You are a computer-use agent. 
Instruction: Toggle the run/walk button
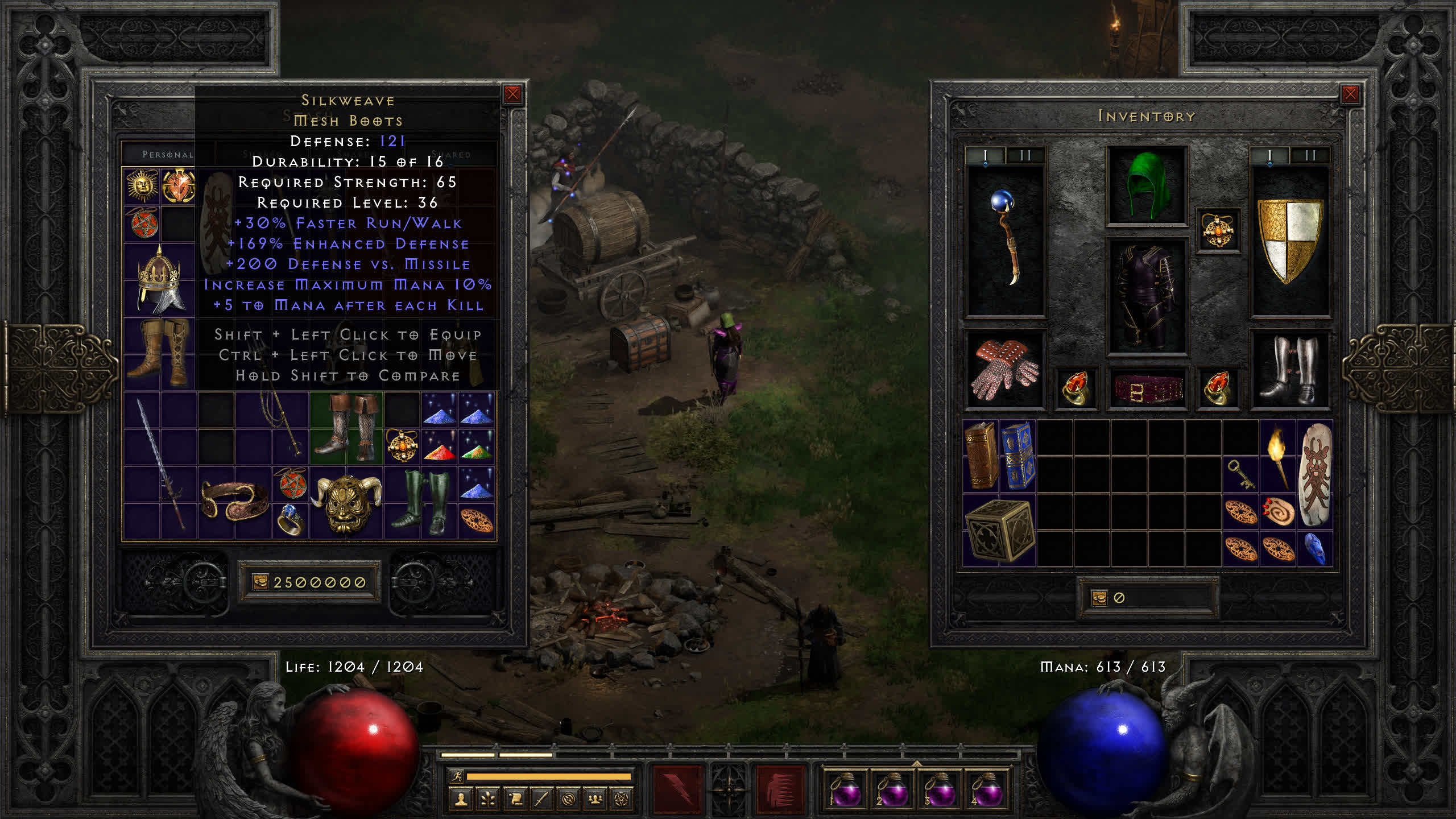point(457,776)
